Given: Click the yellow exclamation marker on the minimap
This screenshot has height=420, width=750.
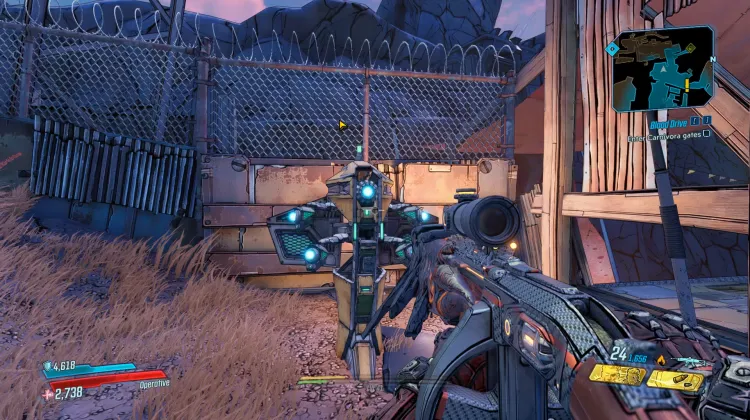Looking at the screenshot, I should [686, 87].
